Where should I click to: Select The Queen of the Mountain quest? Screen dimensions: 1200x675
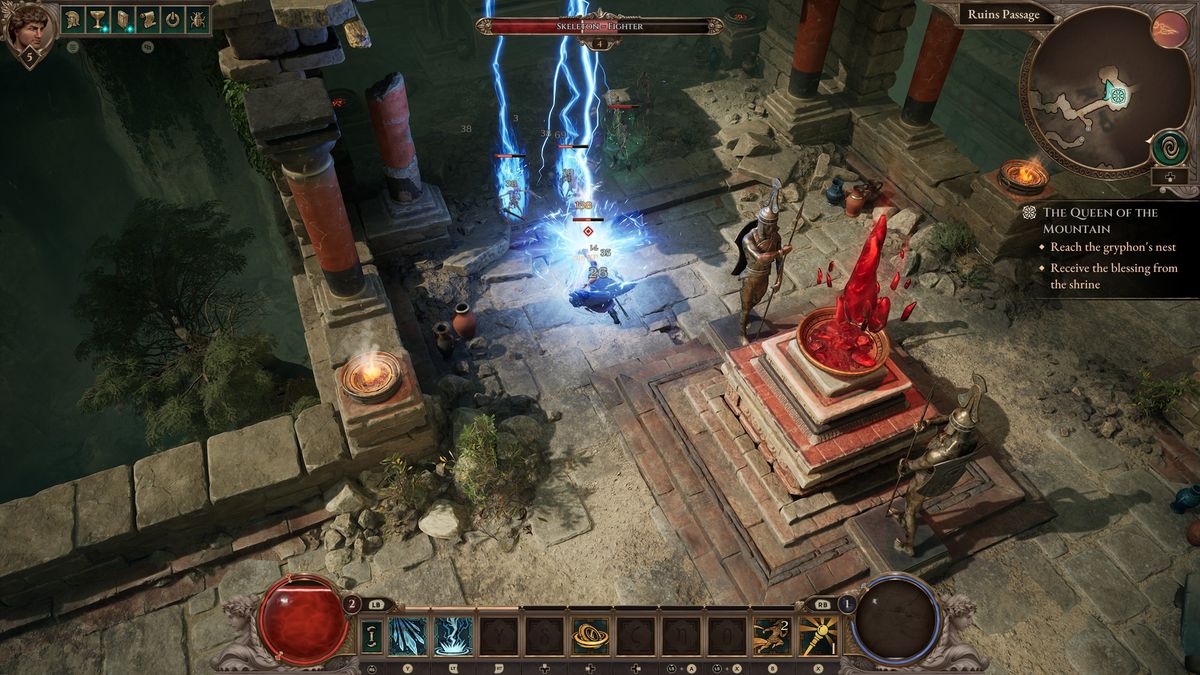[x=1100, y=221]
